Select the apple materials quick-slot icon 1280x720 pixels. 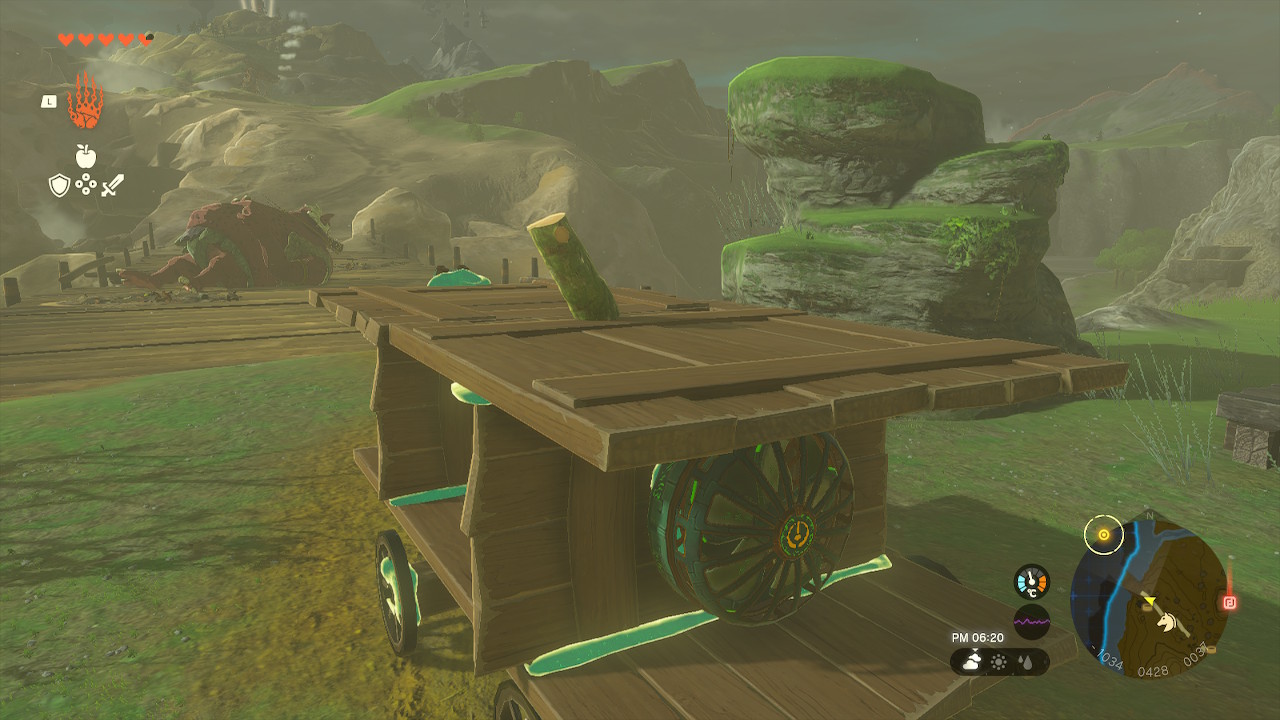[x=85, y=155]
